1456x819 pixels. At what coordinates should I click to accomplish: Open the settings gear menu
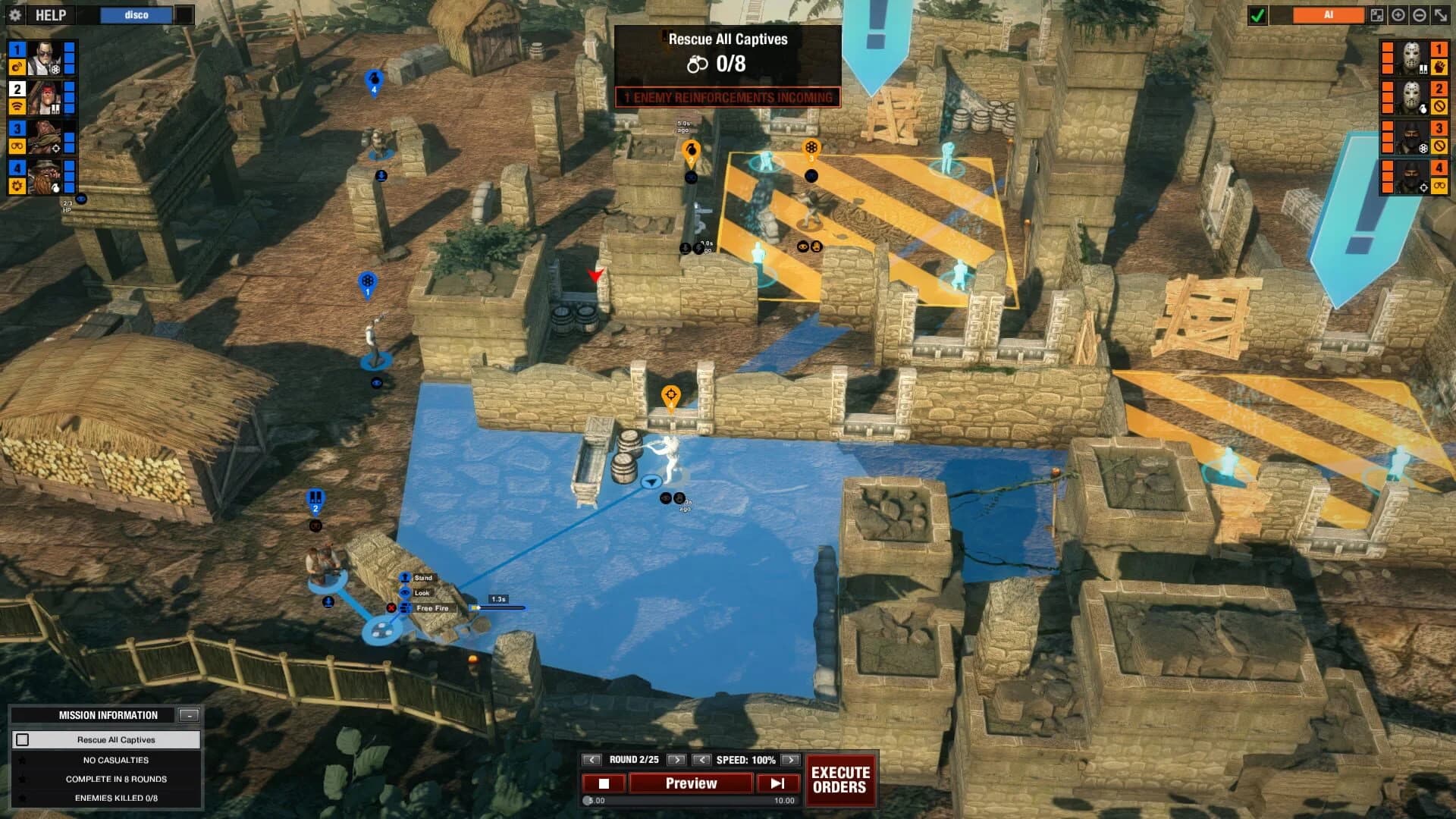tap(16, 15)
